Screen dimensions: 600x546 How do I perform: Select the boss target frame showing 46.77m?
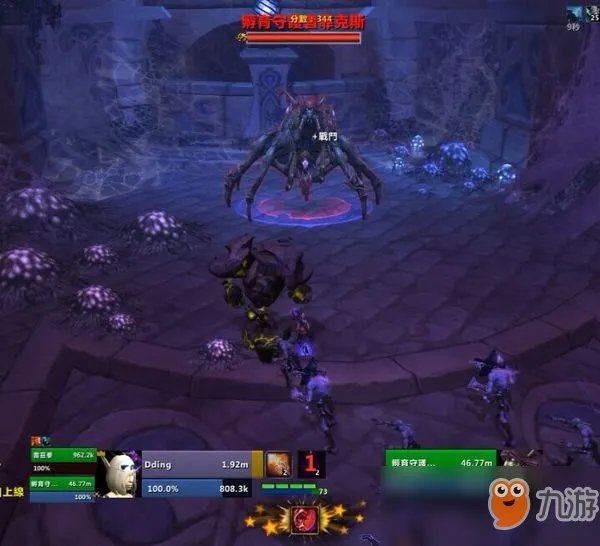[441, 461]
